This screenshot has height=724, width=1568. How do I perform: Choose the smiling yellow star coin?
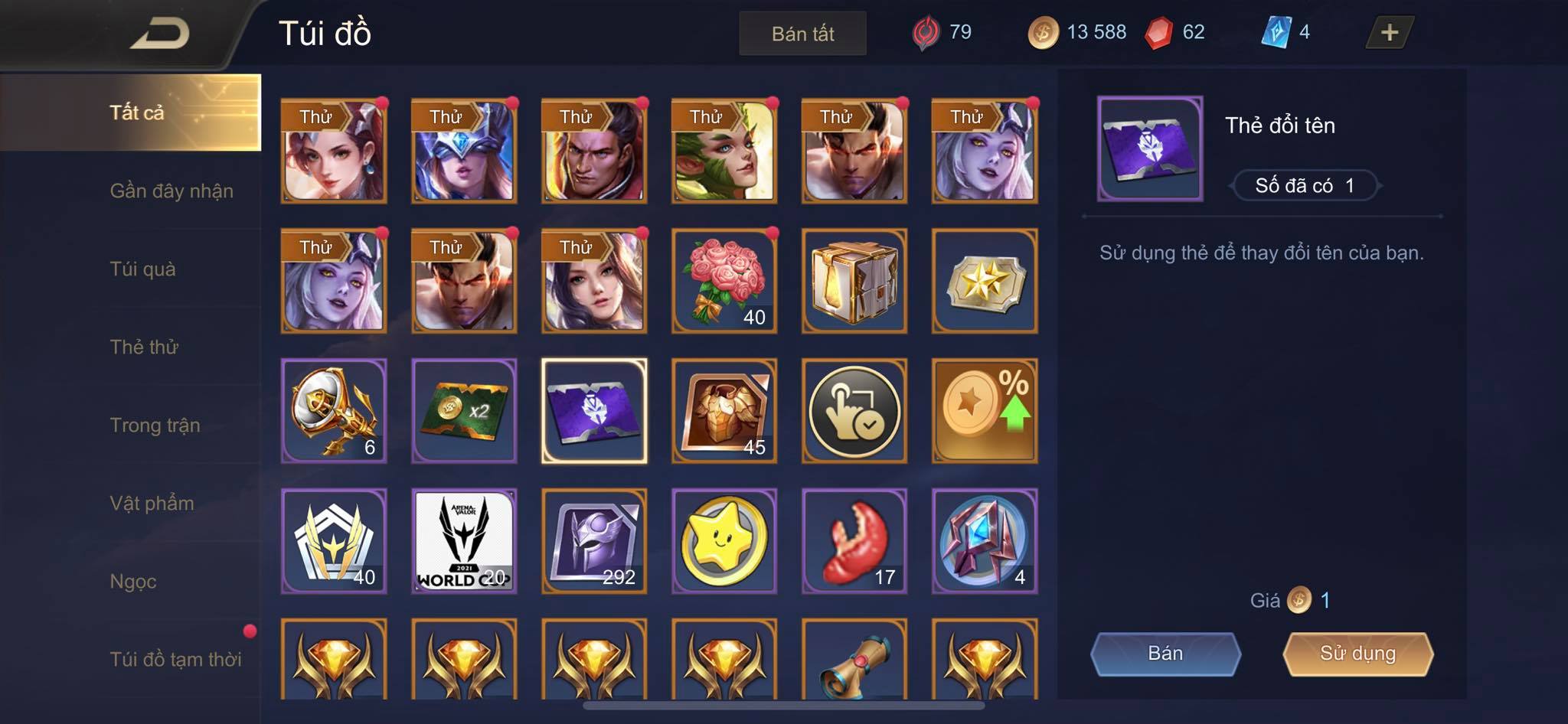[724, 541]
